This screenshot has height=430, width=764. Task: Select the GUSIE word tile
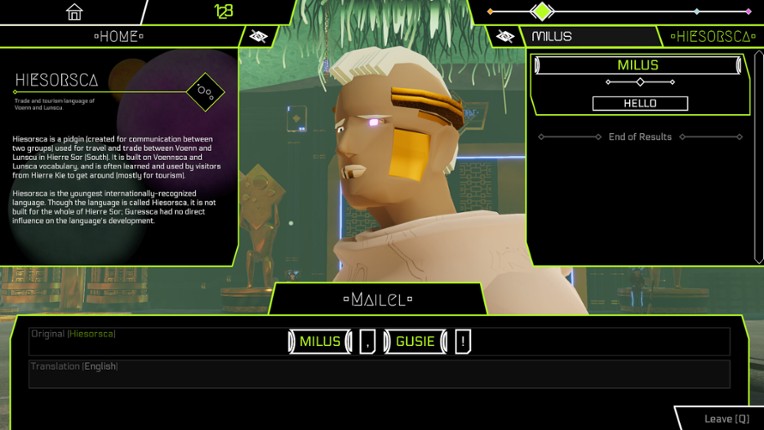pos(414,341)
